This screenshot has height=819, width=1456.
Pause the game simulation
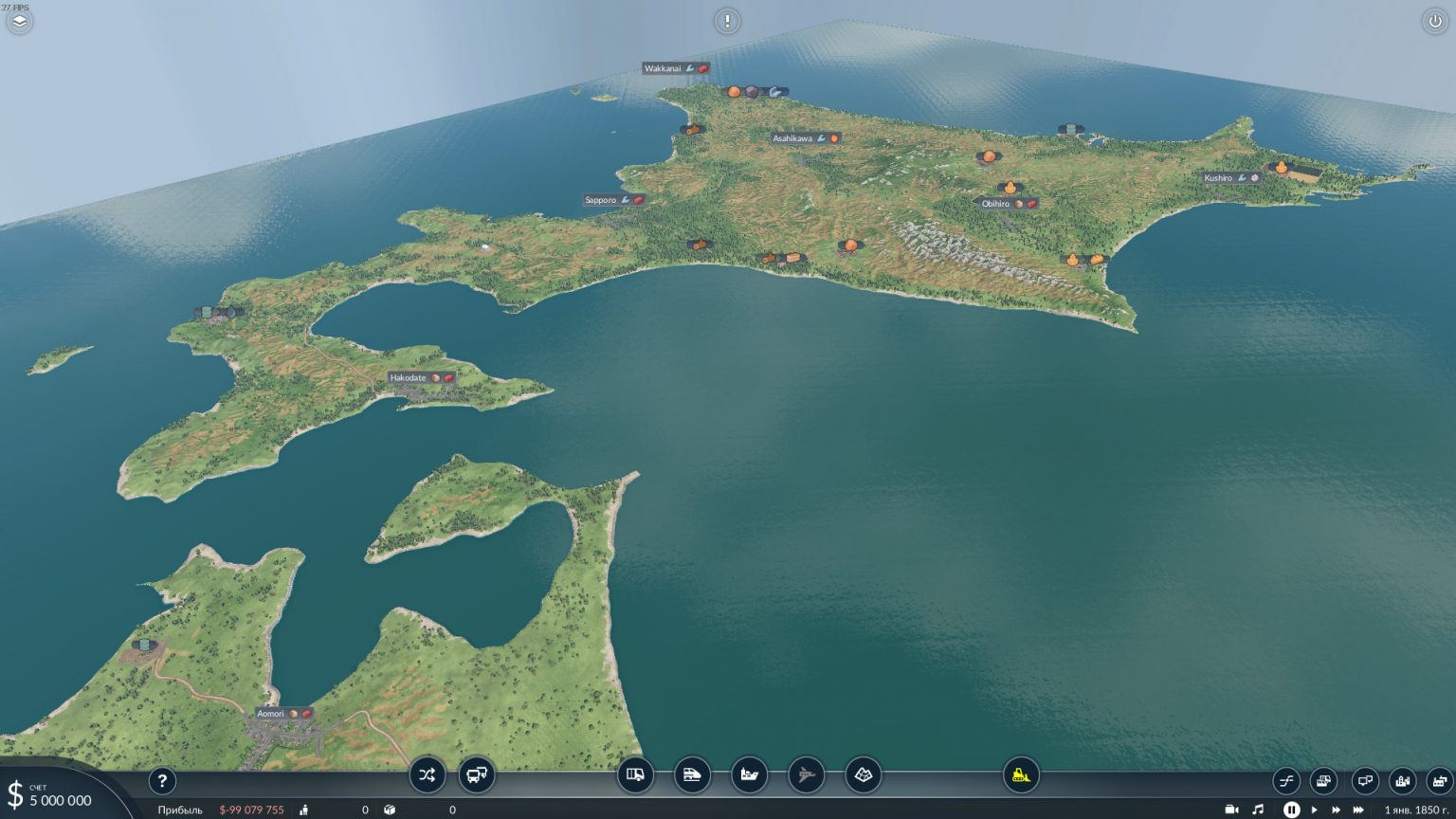pos(1290,809)
